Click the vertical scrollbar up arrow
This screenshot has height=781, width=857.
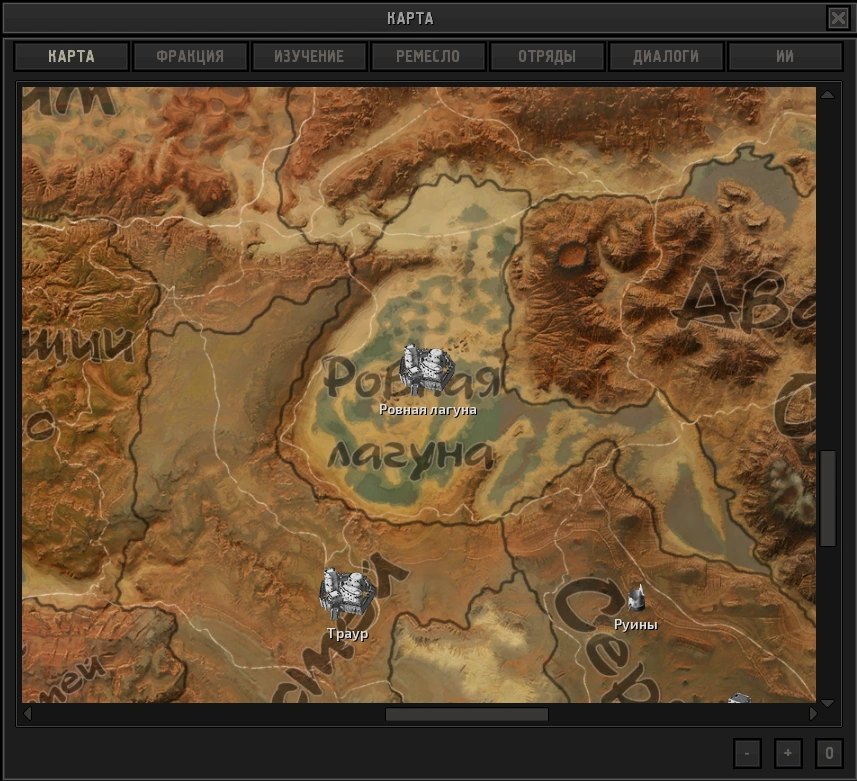tap(827, 95)
